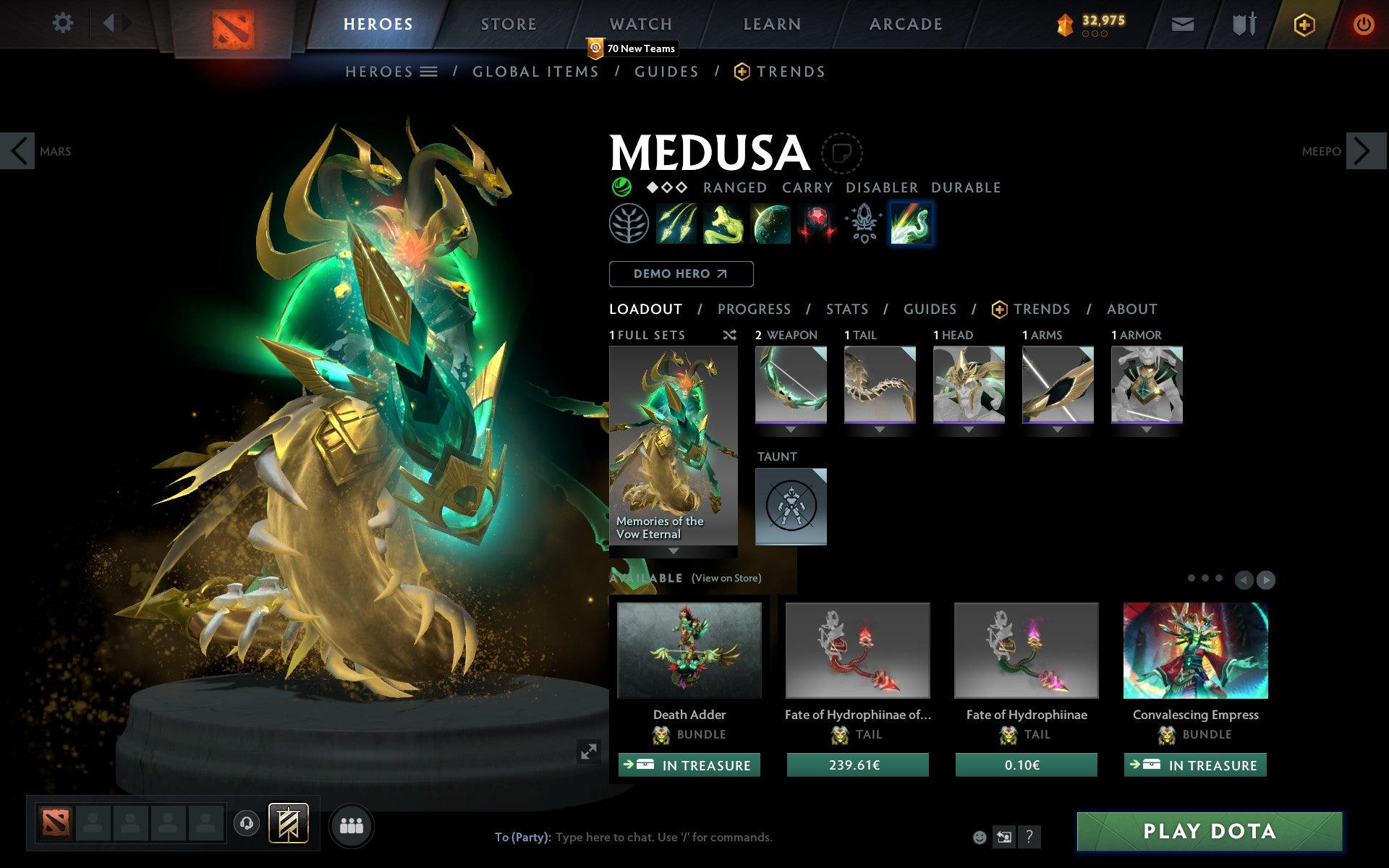This screenshot has height=868, width=1389.
Task: Open the mail inbox icon in top bar
Action: (x=1182, y=23)
